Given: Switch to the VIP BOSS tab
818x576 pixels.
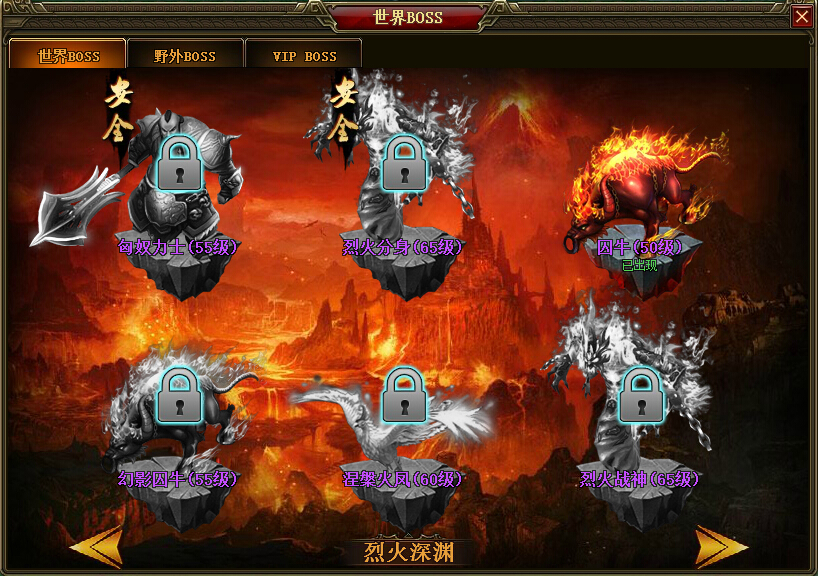Looking at the screenshot, I should click(x=304, y=55).
